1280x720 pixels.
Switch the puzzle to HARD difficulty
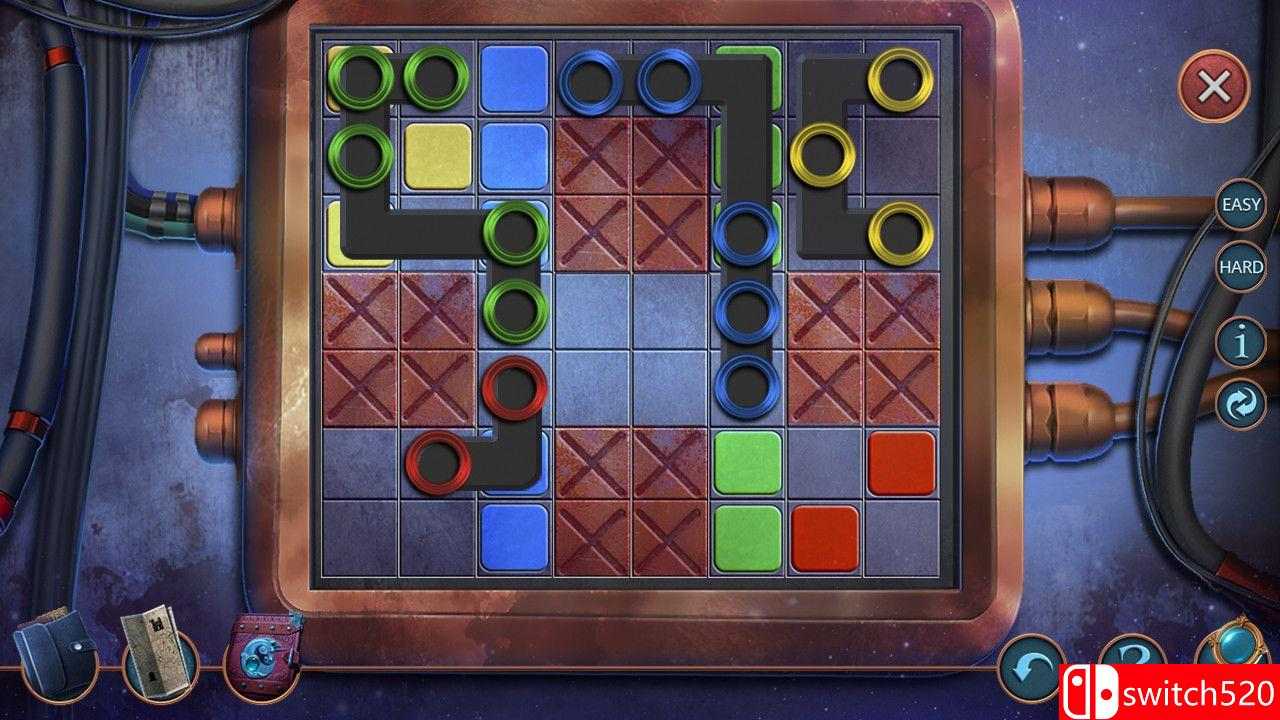coord(1240,268)
